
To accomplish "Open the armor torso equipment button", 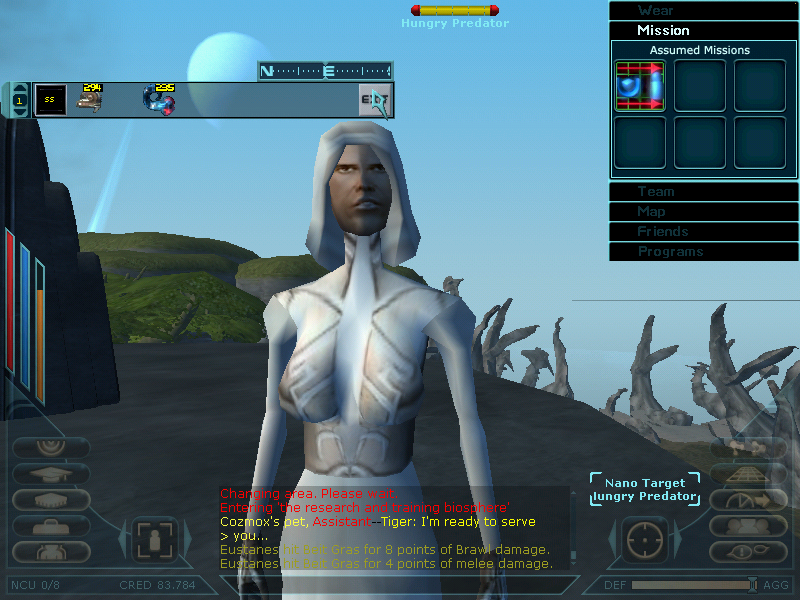I will tap(50, 551).
